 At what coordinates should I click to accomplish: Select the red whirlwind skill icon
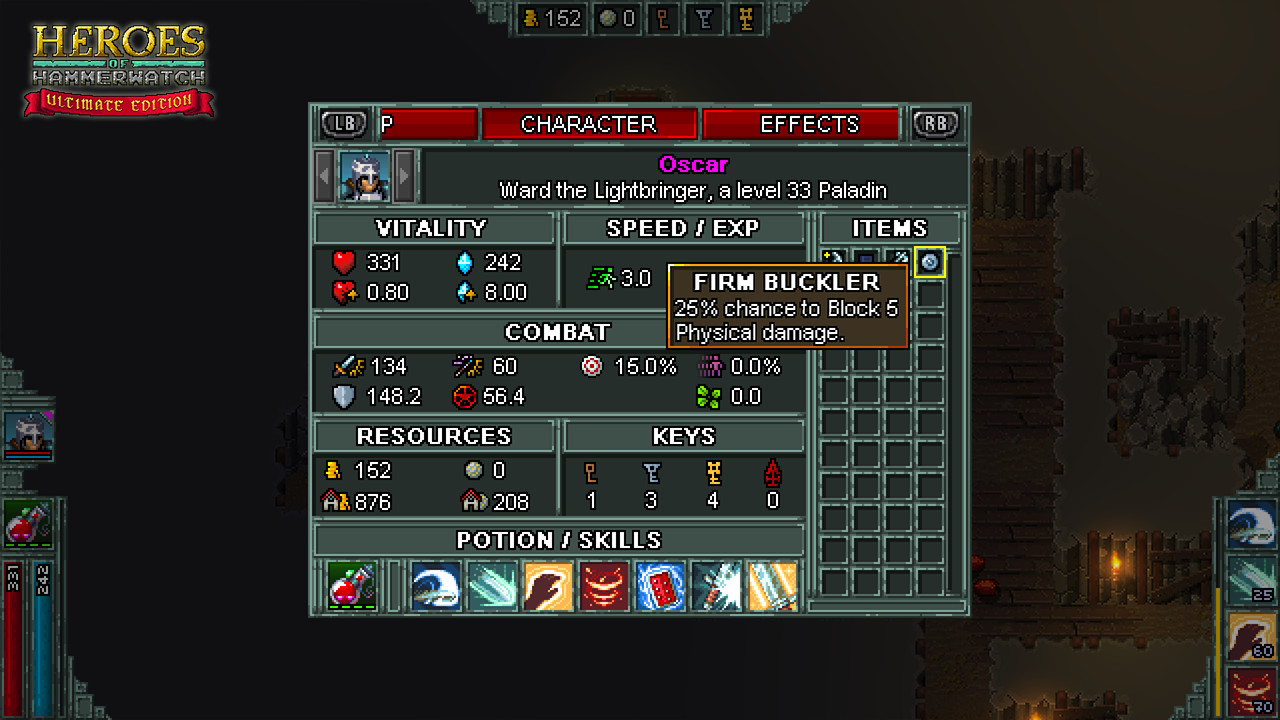click(604, 586)
